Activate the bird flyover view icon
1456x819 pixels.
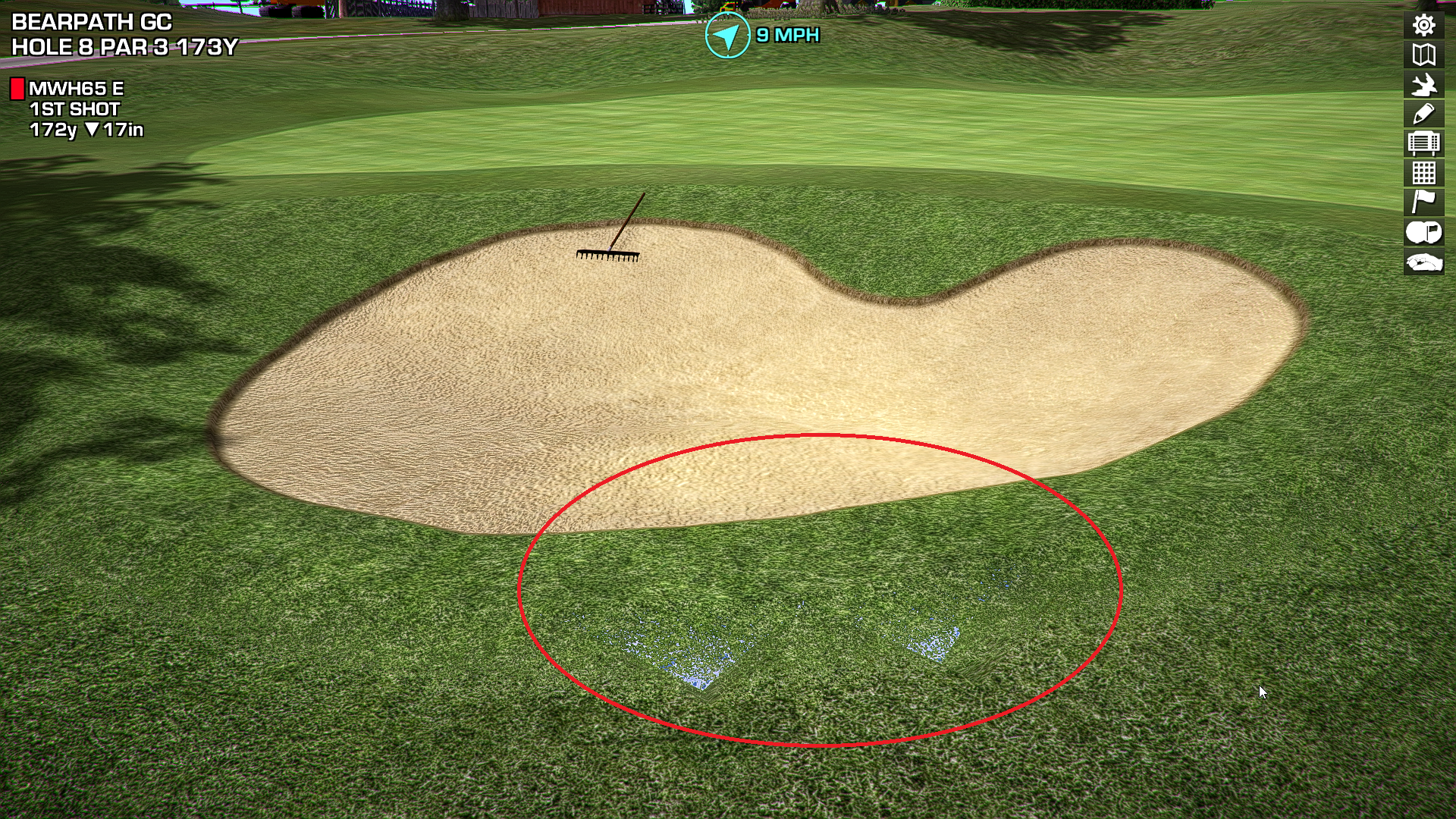(1423, 84)
